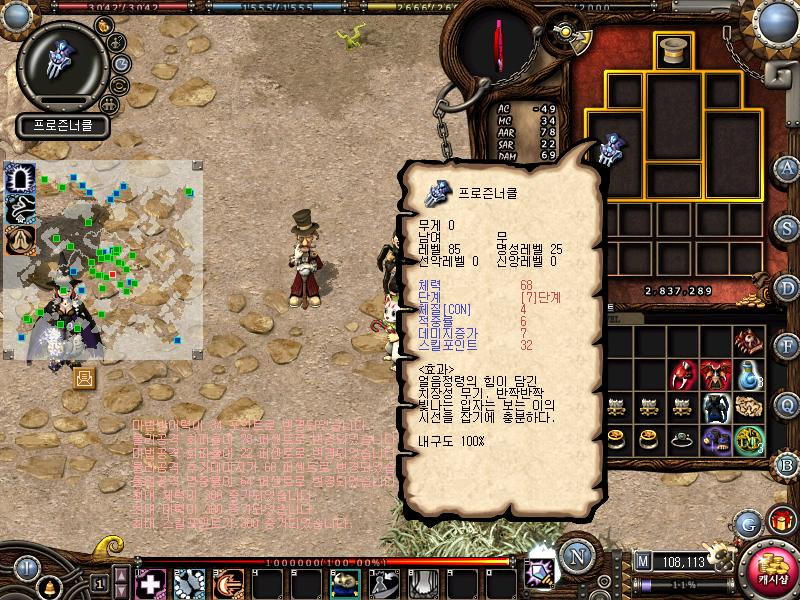Screen dimensions: 800x600
Task: Open the envelope mail icon
Action: coord(84,377)
